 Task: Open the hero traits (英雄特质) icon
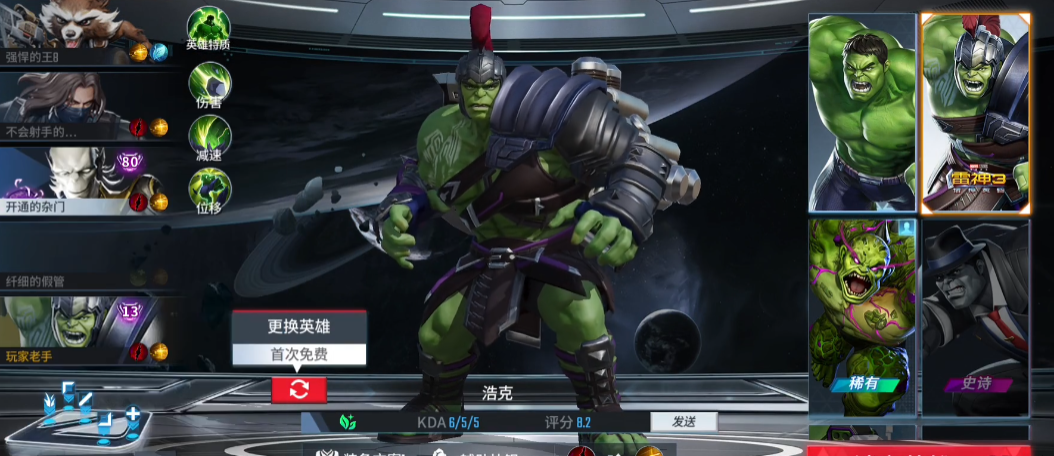coord(209,28)
